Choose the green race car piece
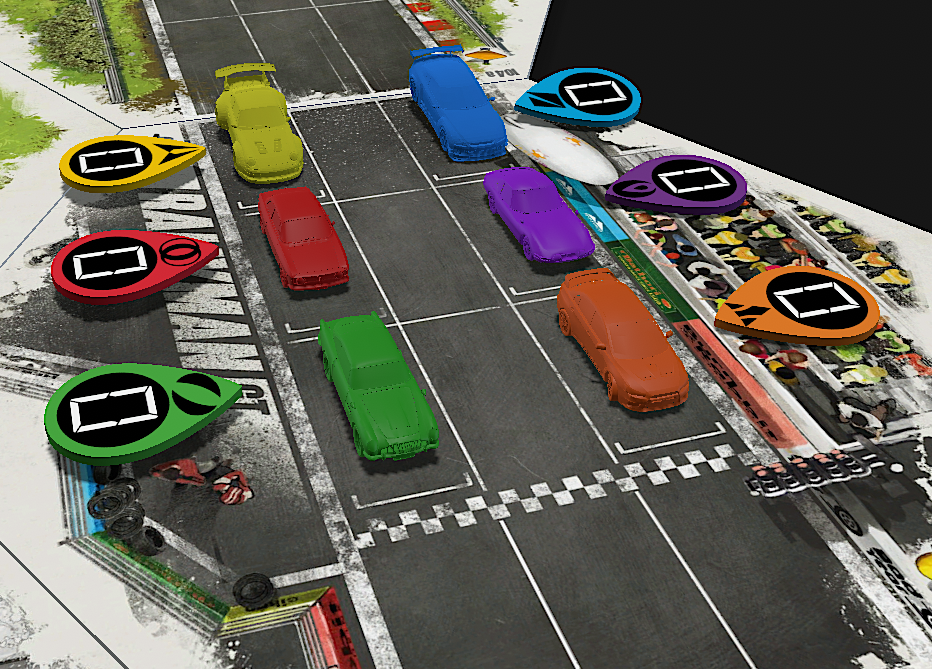This screenshot has height=669, width=932. [x=377, y=383]
